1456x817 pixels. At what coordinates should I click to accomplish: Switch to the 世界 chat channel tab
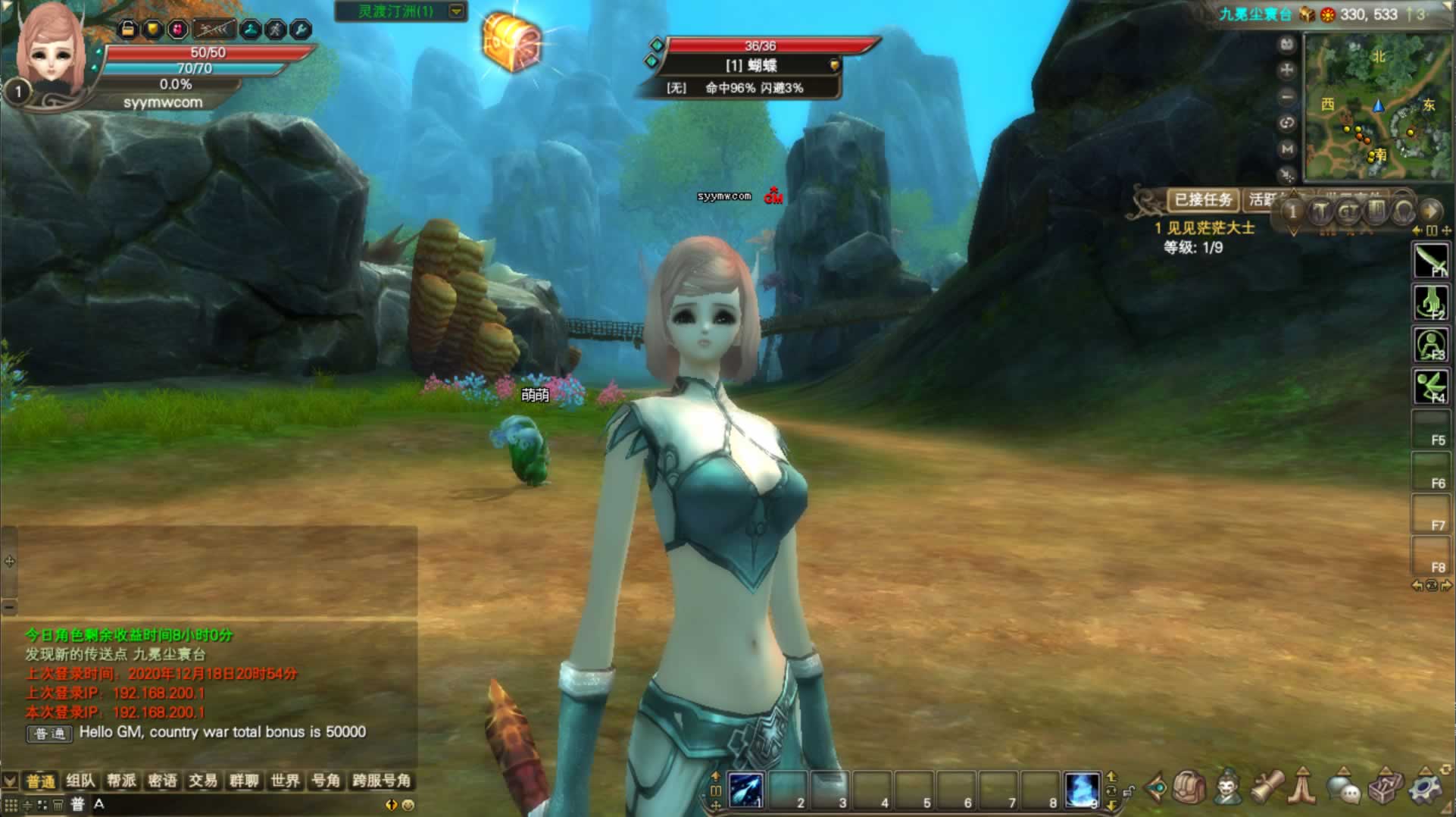tap(285, 781)
